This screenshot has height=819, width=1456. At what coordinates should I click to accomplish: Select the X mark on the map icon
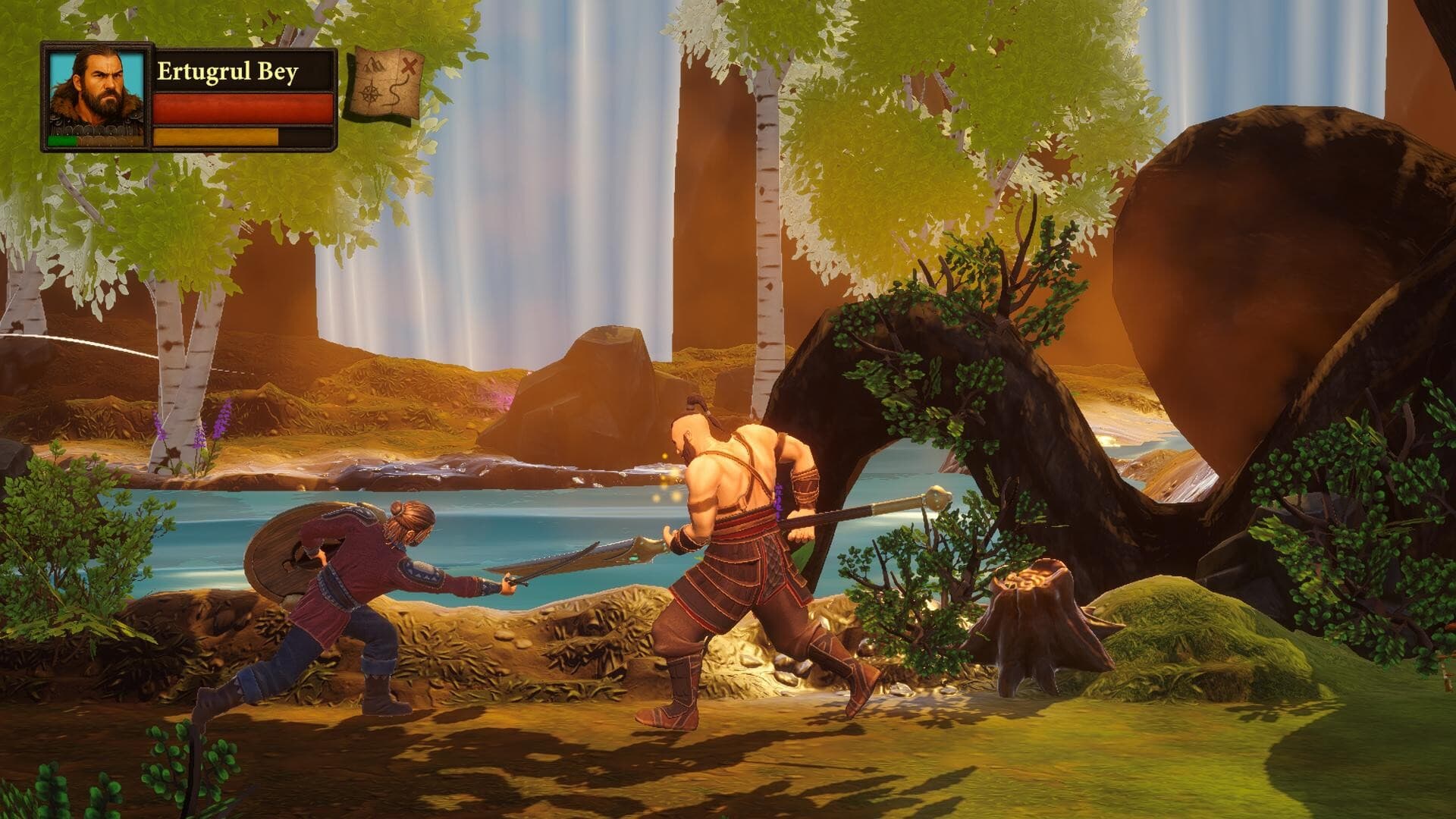408,66
